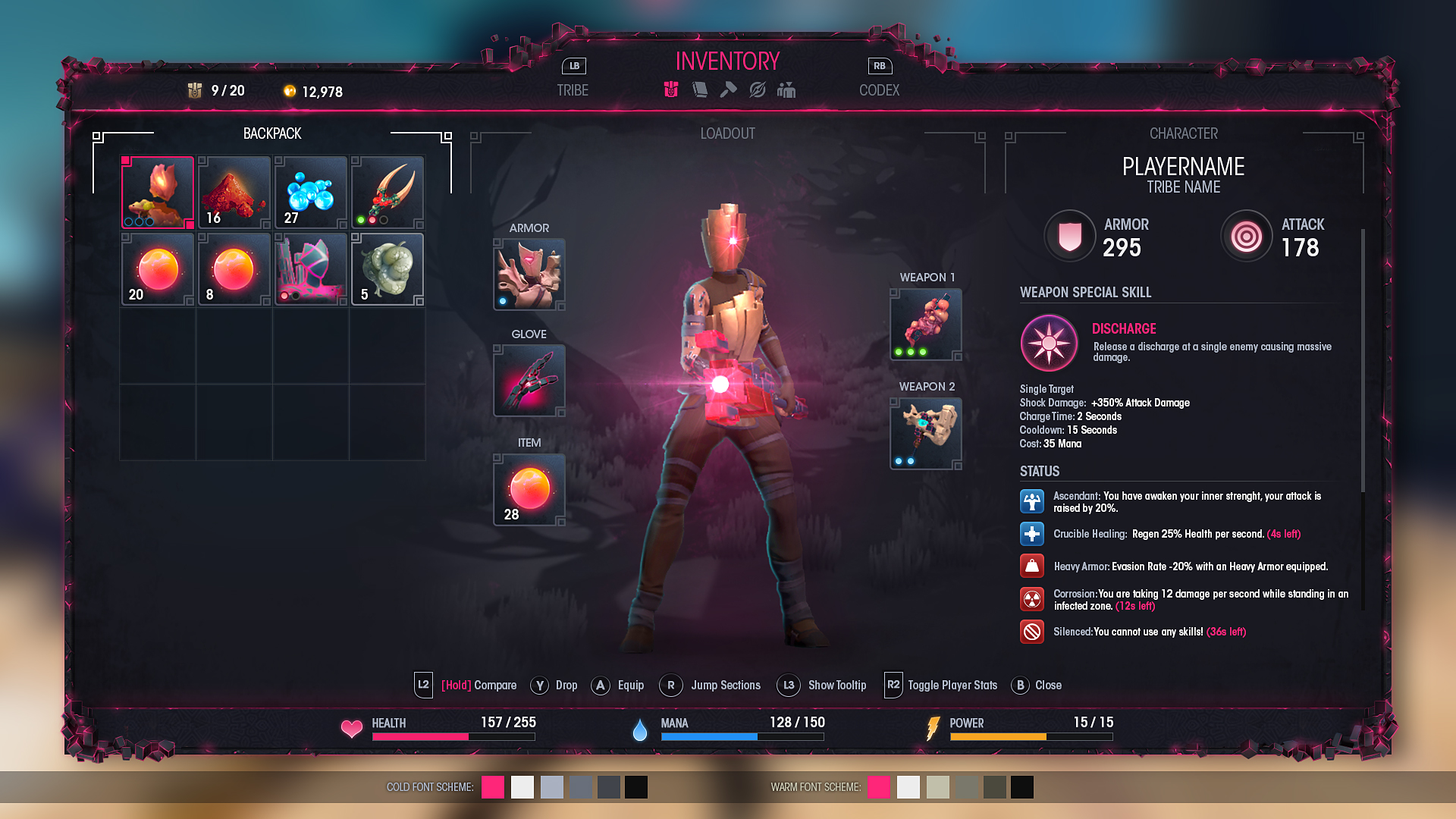The width and height of the screenshot is (1456, 819).
Task: Pick the black warm font scheme swatch
Action: click(x=1021, y=787)
